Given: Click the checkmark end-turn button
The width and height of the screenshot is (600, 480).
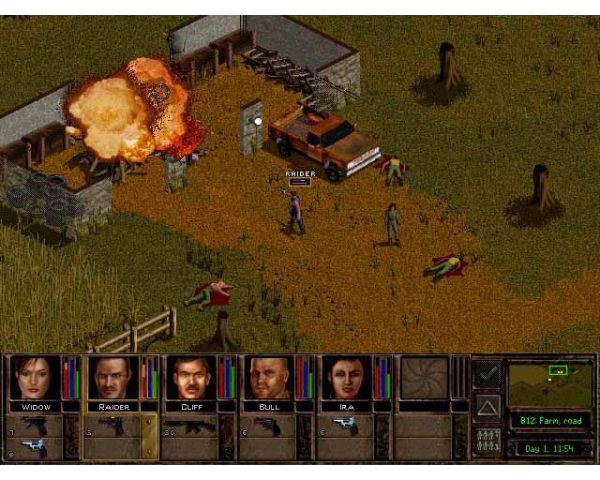Looking at the screenshot, I should pos(487,374).
